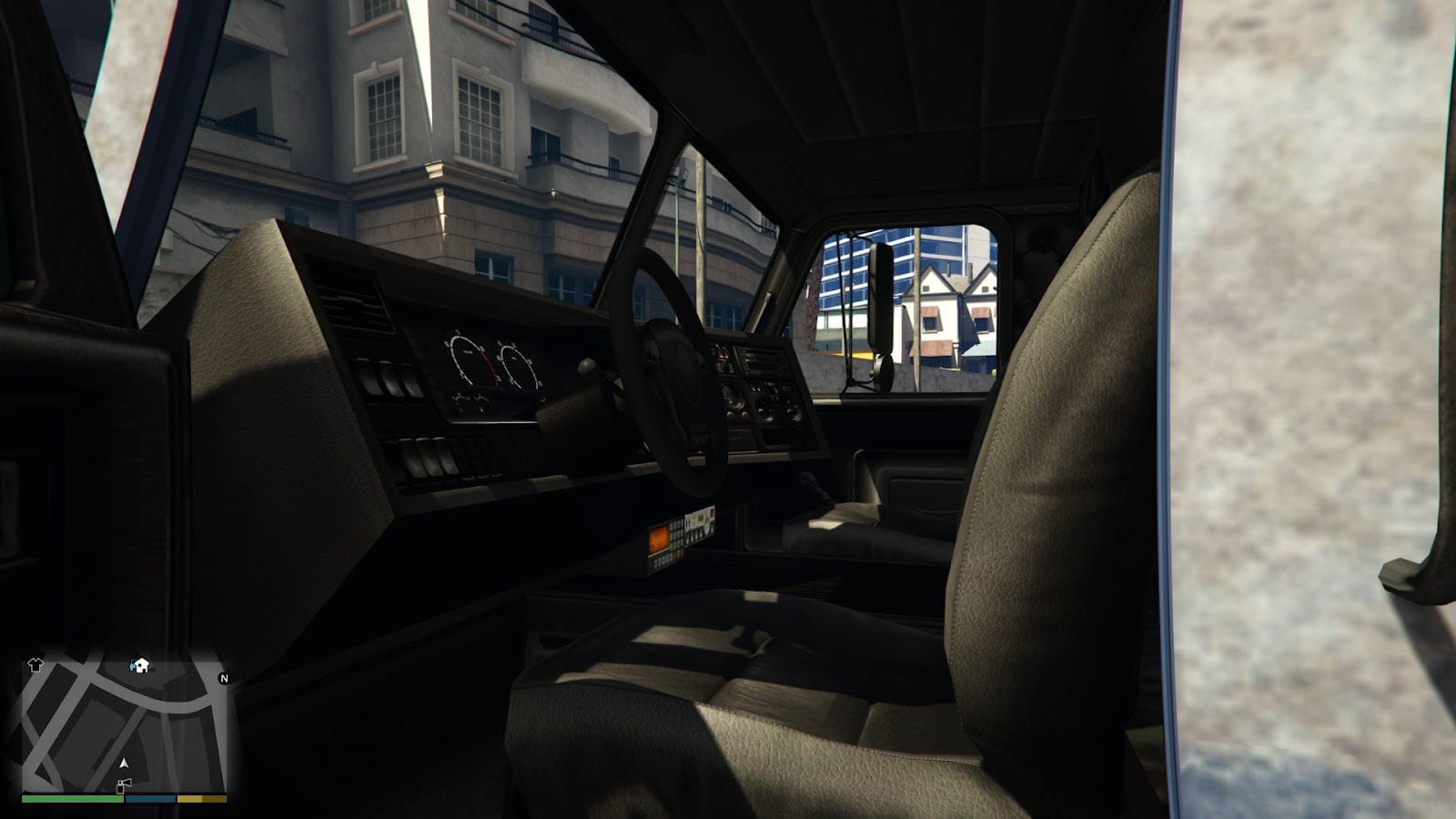The height and width of the screenshot is (819, 1456).
Task: Select the clothing store blip on the minimap
Action: (x=35, y=664)
